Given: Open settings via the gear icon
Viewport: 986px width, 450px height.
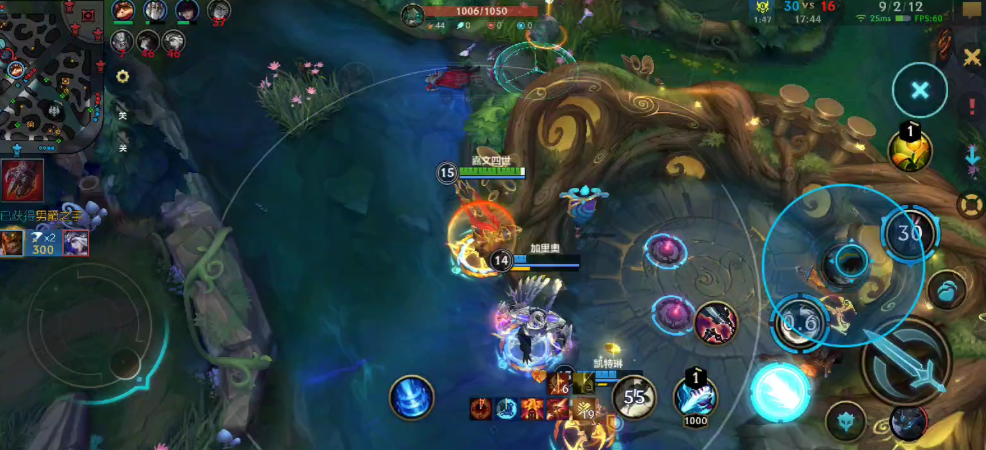Looking at the screenshot, I should (122, 76).
